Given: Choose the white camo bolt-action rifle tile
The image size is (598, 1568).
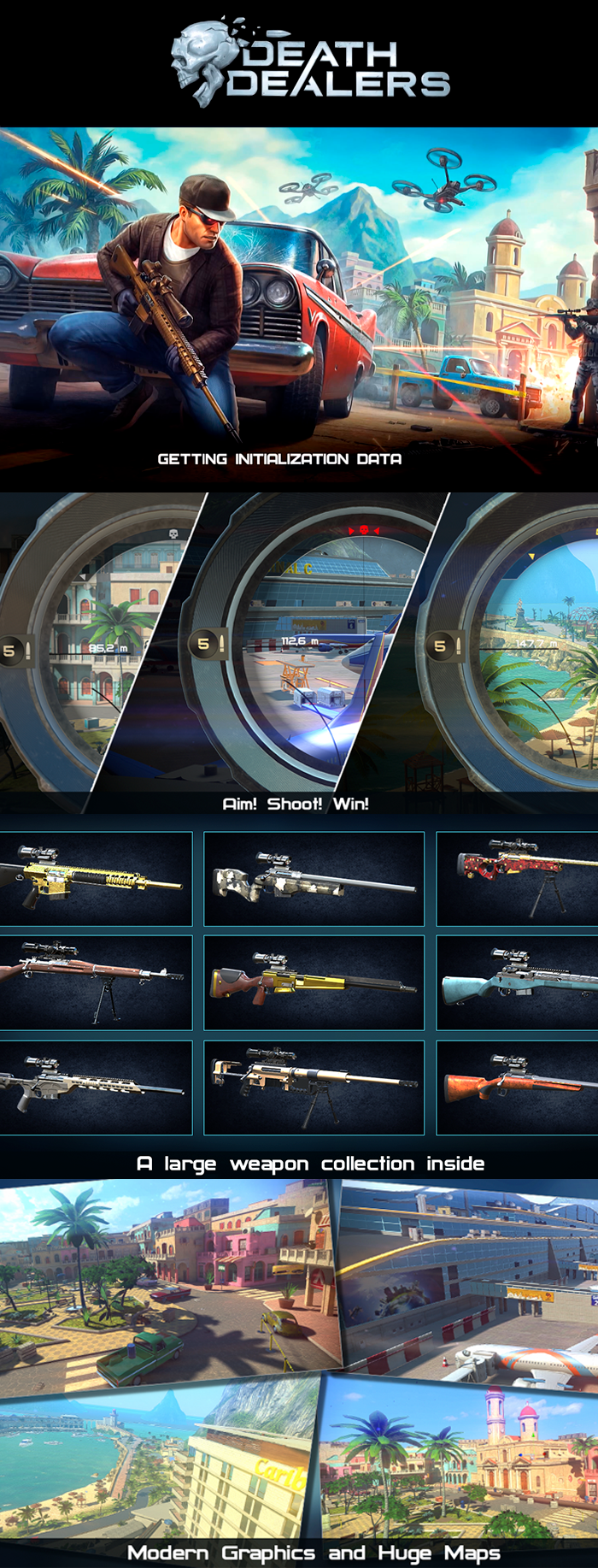Looking at the screenshot, I should click(314, 879).
